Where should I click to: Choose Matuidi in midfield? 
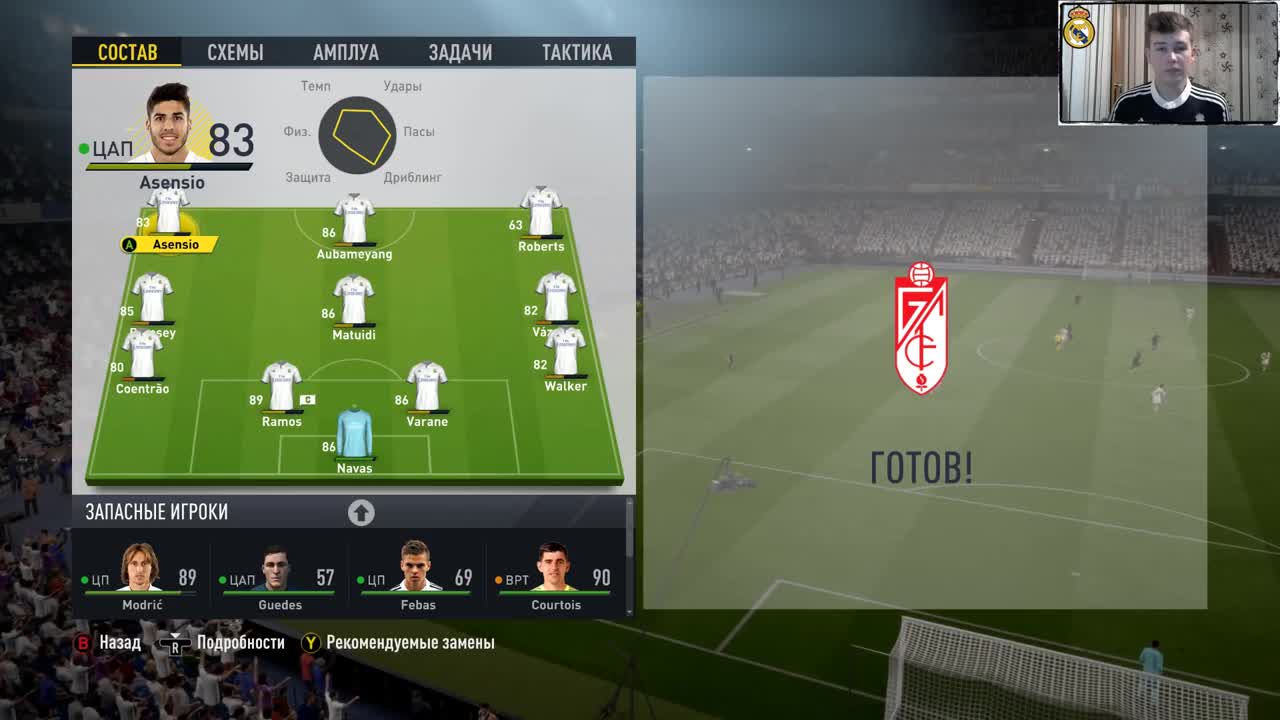[353, 301]
